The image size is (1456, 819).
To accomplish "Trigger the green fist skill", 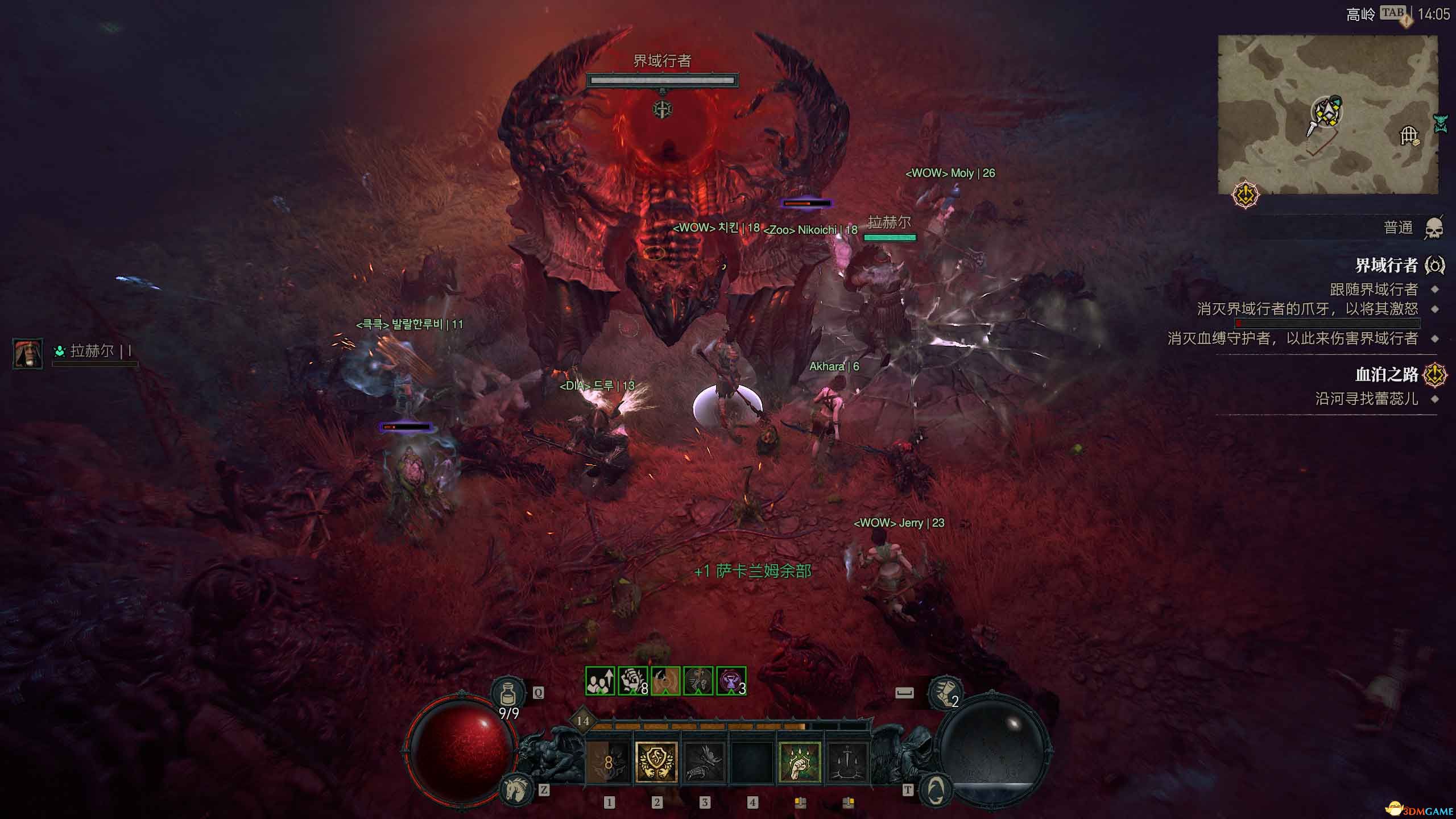I will (799, 762).
